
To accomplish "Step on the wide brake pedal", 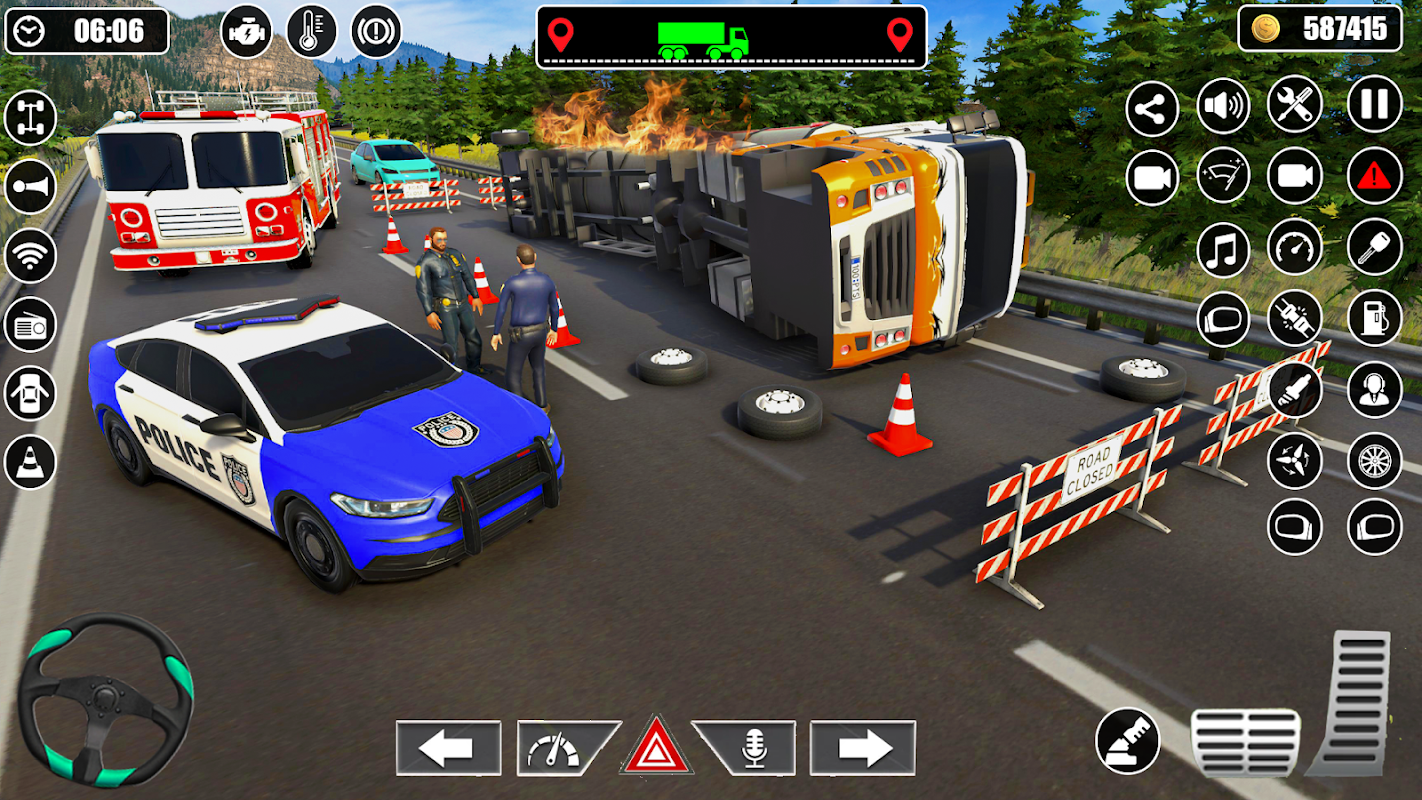I will (x=1245, y=742).
